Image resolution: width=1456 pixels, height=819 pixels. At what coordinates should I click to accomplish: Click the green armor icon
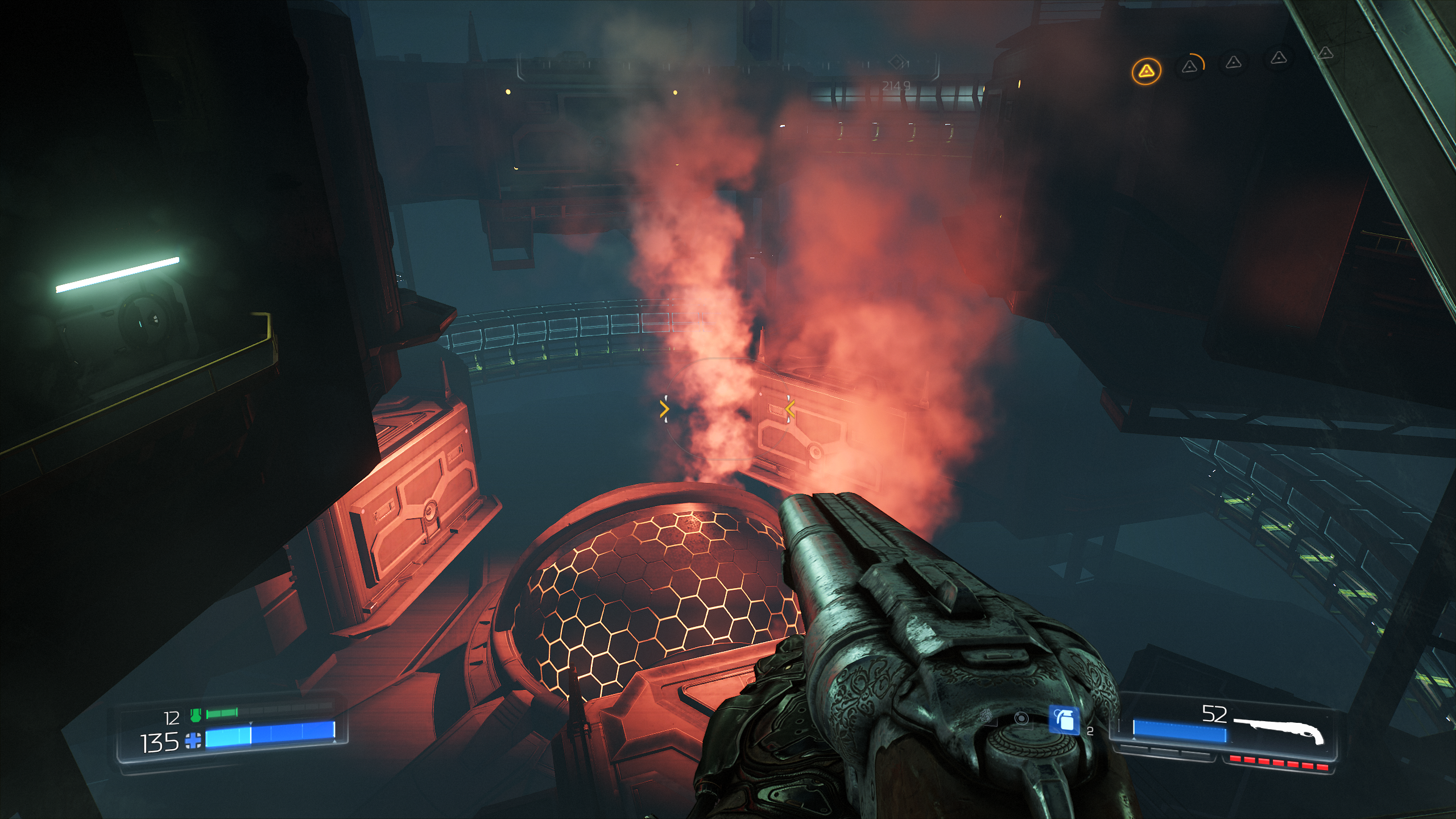point(196,715)
